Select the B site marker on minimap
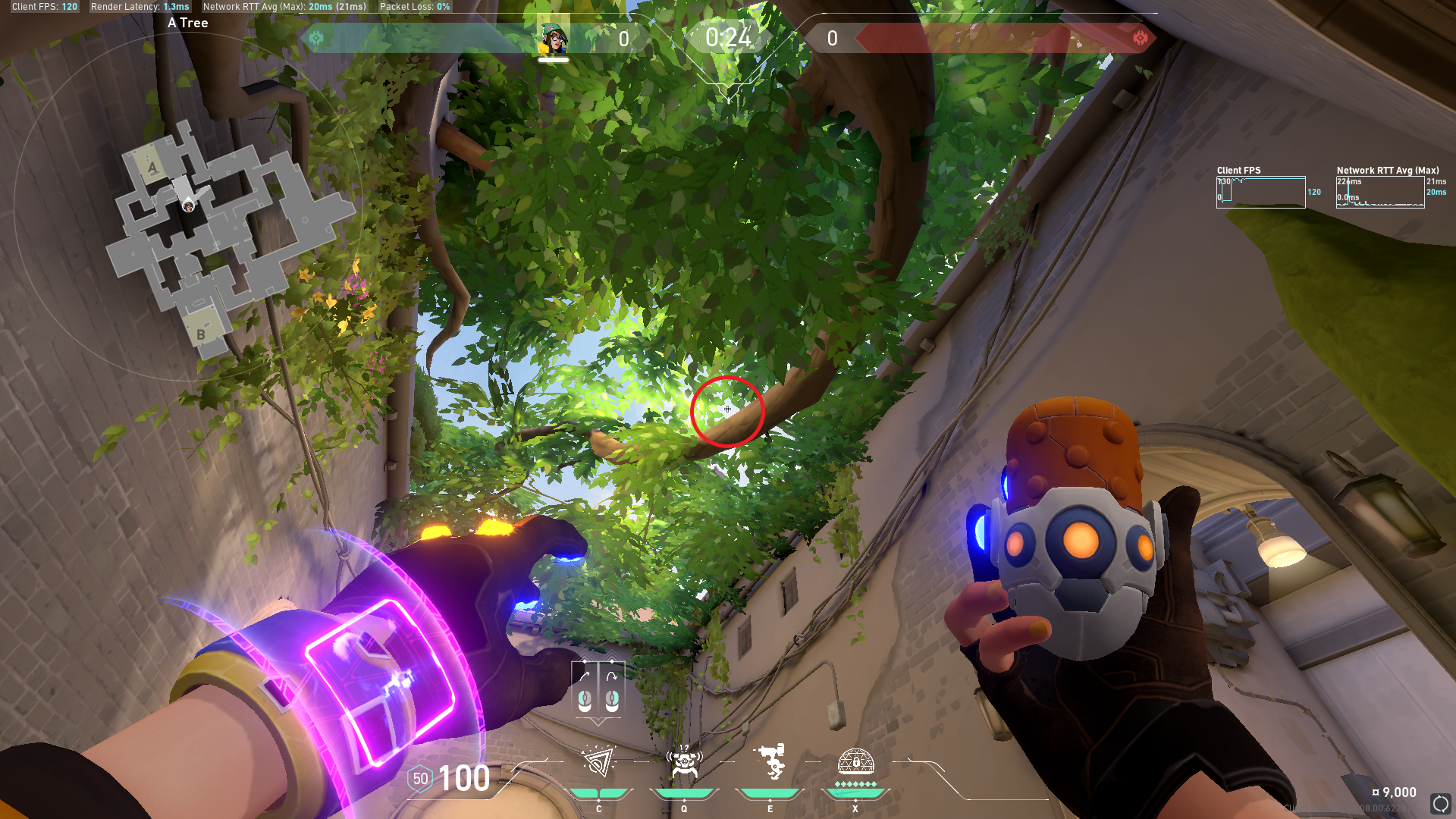This screenshot has width=1456, height=819. click(201, 334)
